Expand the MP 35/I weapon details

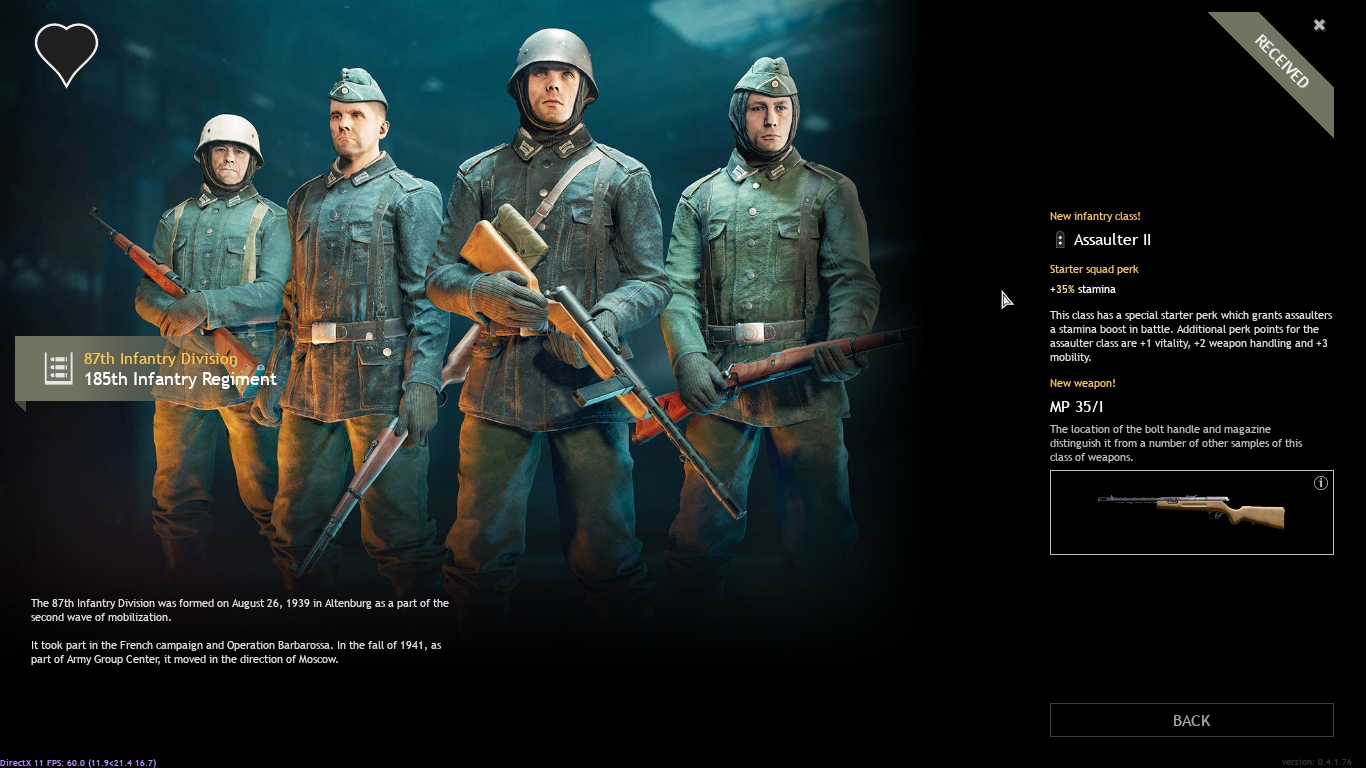point(1321,482)
